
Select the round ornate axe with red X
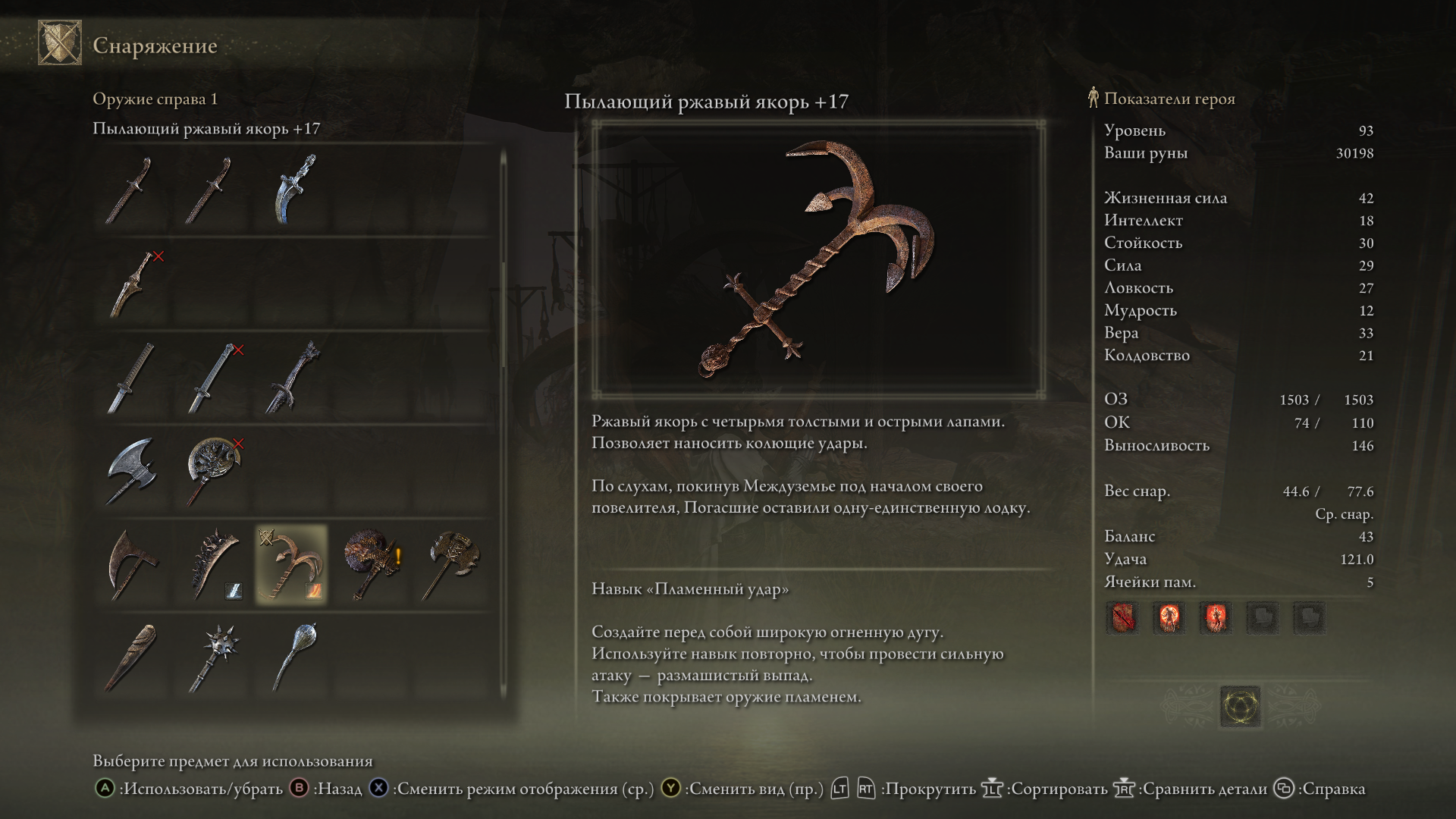tap(213, 472)
